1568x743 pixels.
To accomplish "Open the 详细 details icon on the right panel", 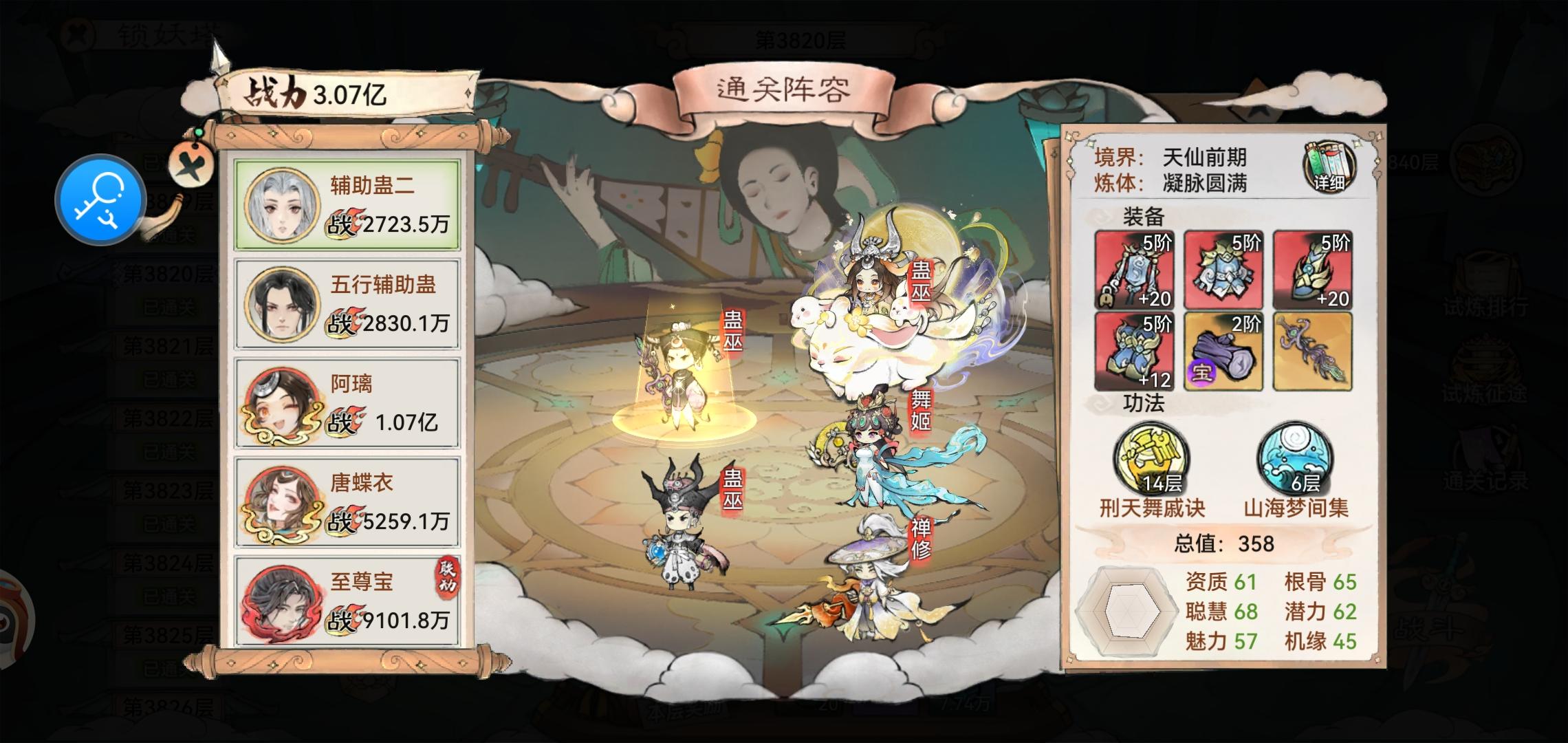I will [x=1327, y=168].
